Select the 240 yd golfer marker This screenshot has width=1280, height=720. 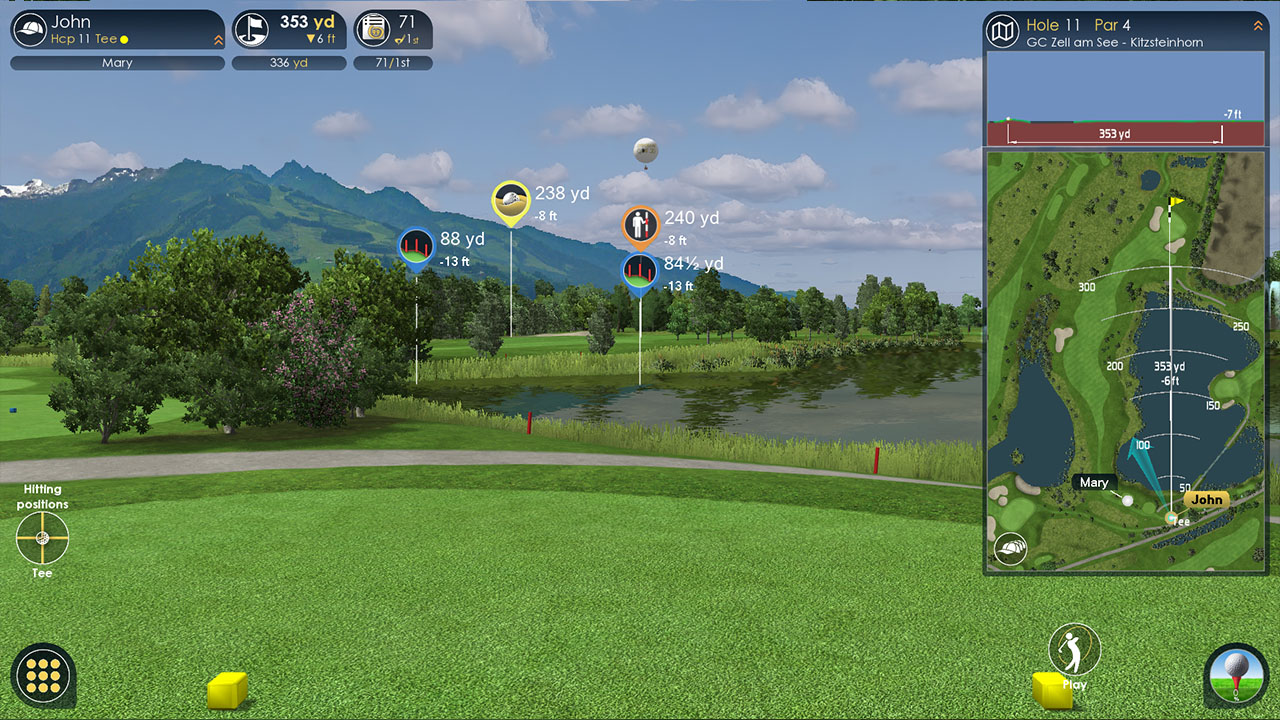641,226
